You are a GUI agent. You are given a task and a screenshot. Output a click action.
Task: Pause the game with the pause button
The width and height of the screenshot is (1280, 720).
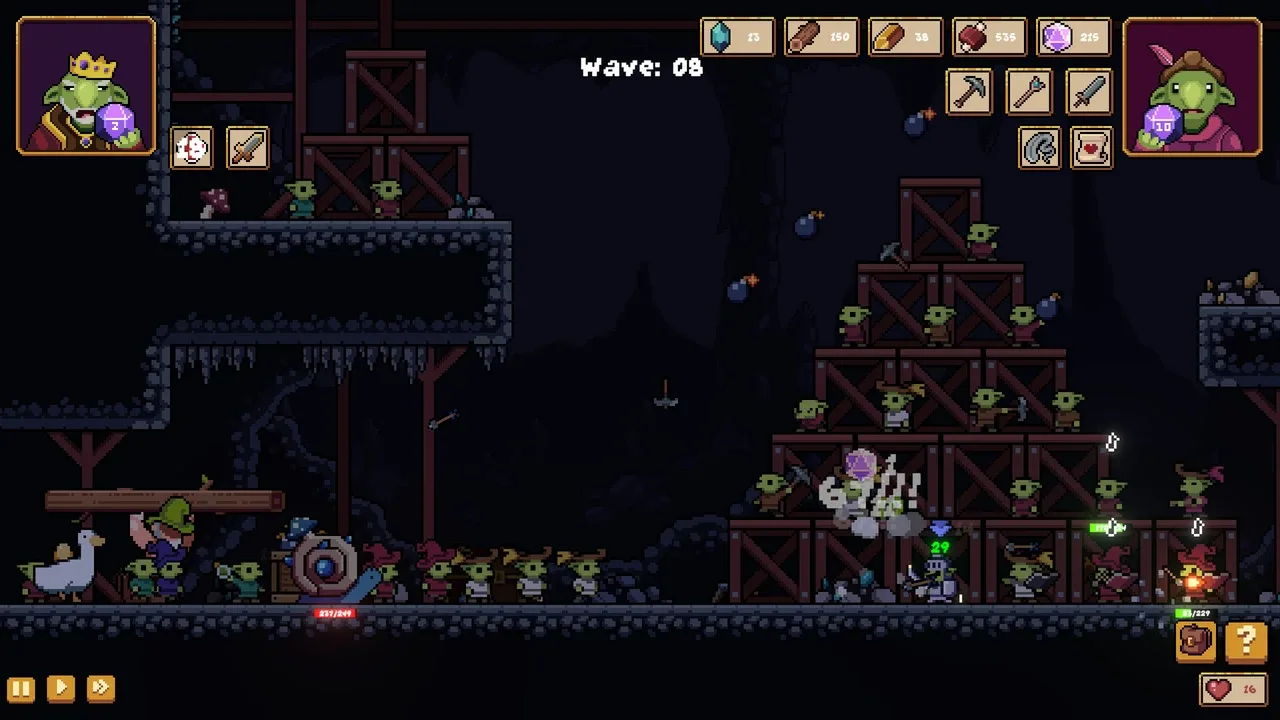(21, 688)
